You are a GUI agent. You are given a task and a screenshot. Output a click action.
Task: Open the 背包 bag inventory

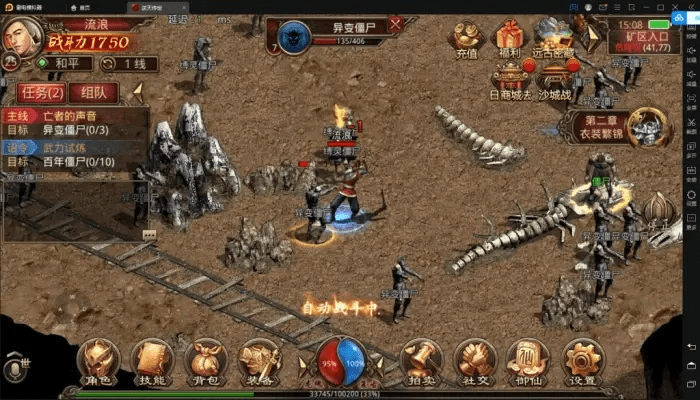click(x=205, y=360)
